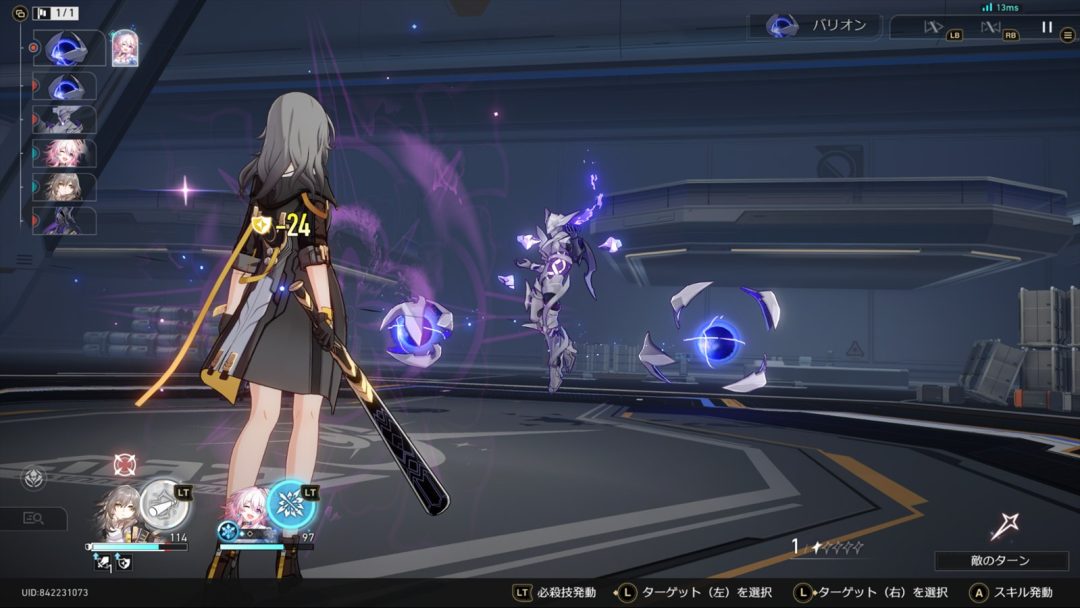This screenshot has width=1080, height=608.
Task: Toggle the turn order view icon
Action: [x=19, y=14]
